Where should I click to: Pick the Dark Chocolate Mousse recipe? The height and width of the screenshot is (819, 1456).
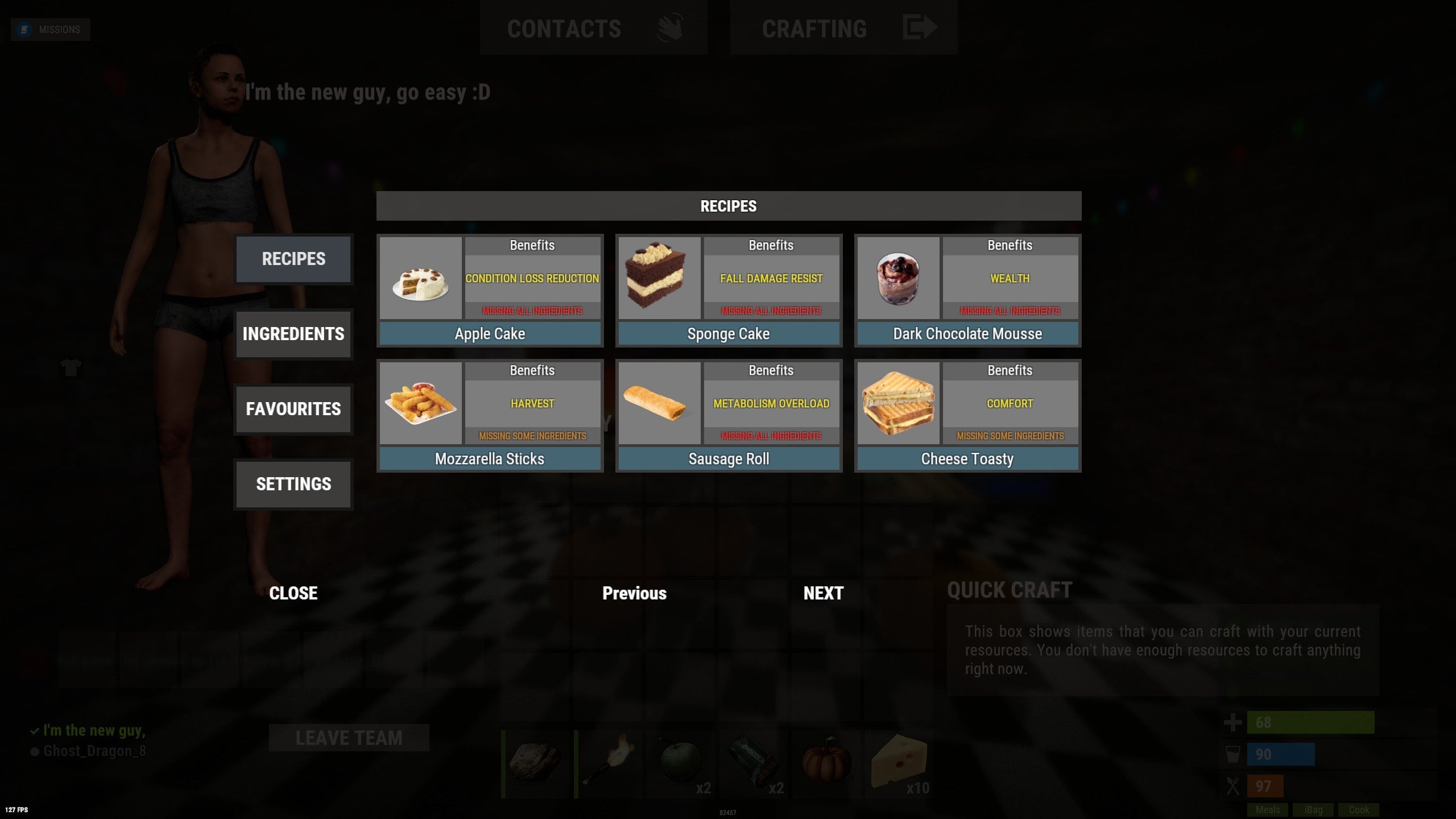pos(967,334)
